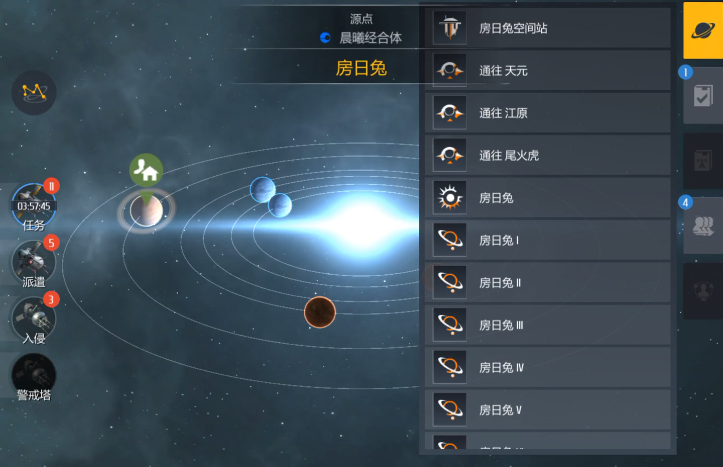Select planet 房日兔 IV entry
Screen dimensions: 723x467
tap(547, 367)
